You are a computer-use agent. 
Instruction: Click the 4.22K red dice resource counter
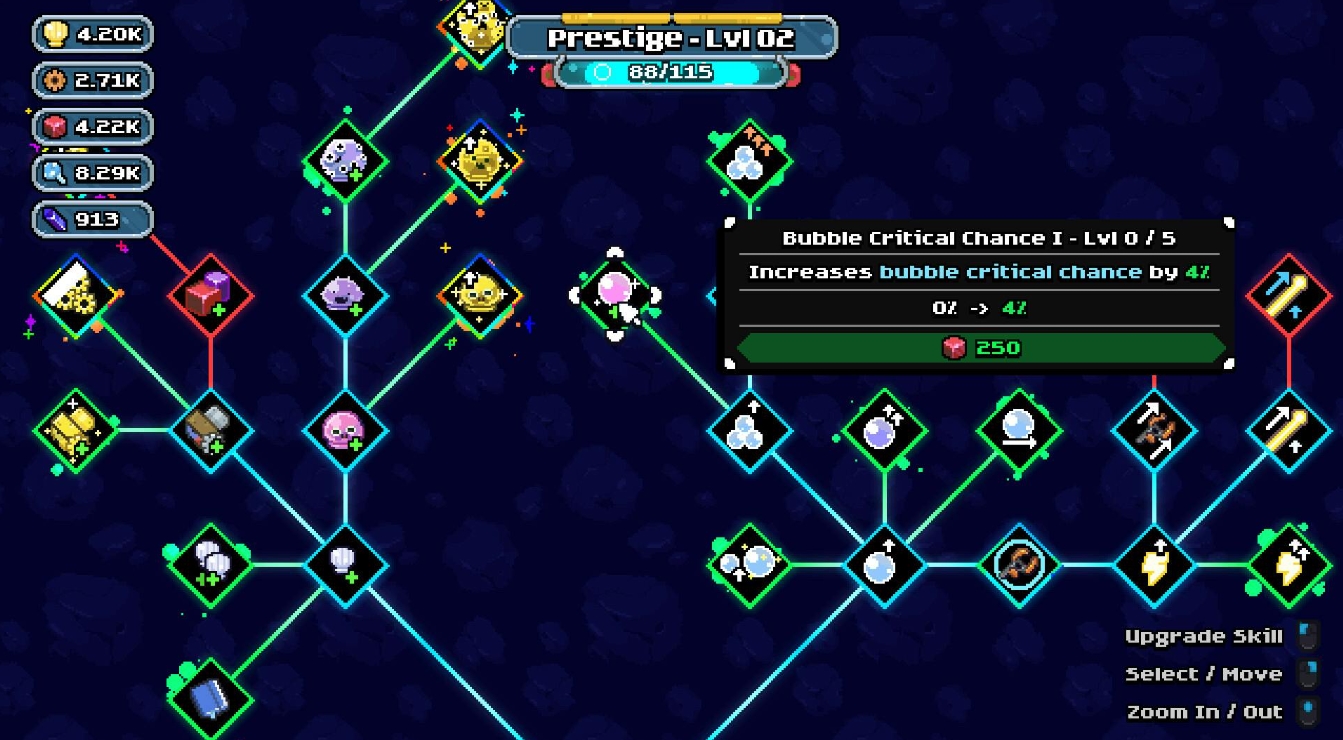coord(92,127)
